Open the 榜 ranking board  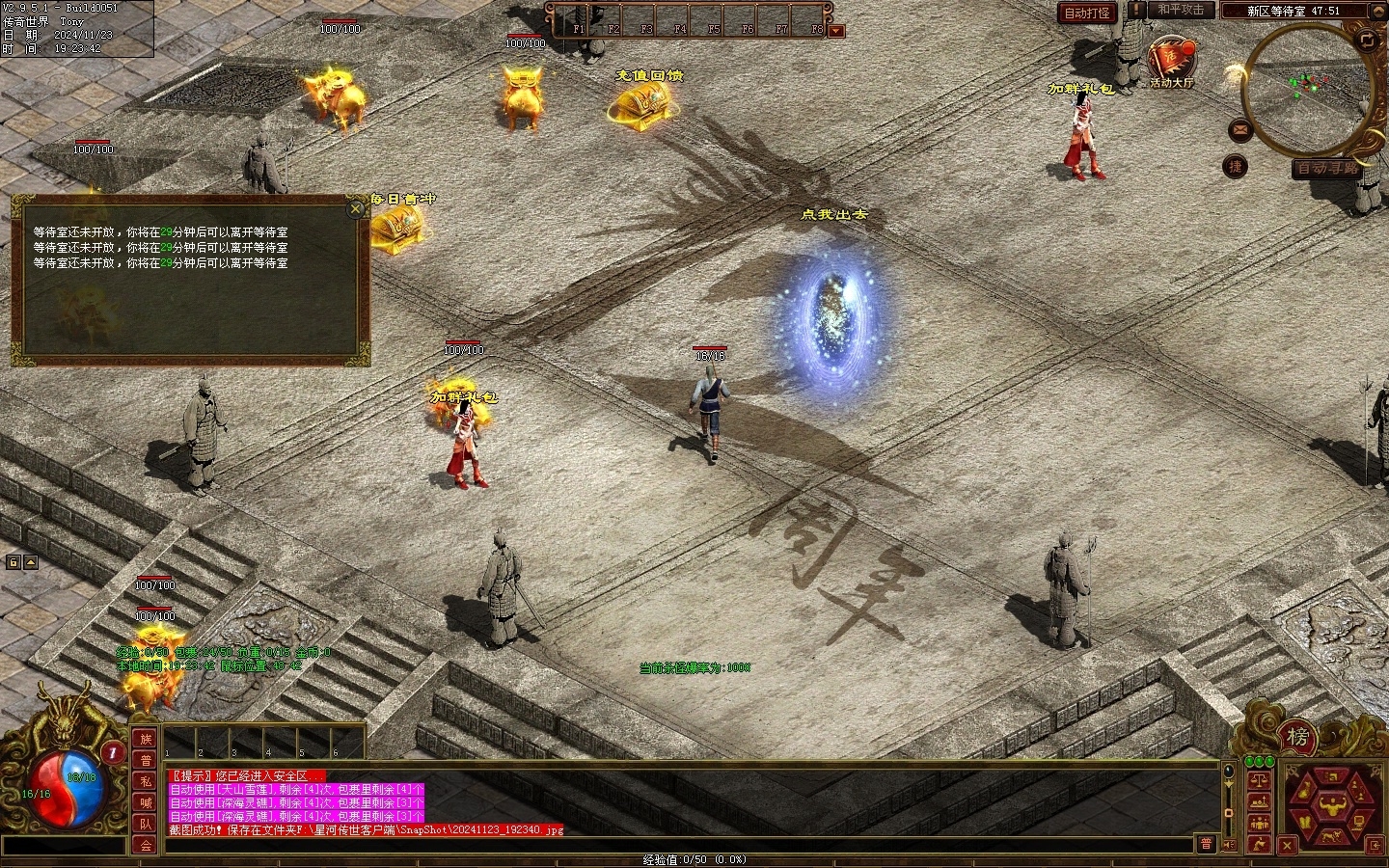click(x=1297, y=738)
